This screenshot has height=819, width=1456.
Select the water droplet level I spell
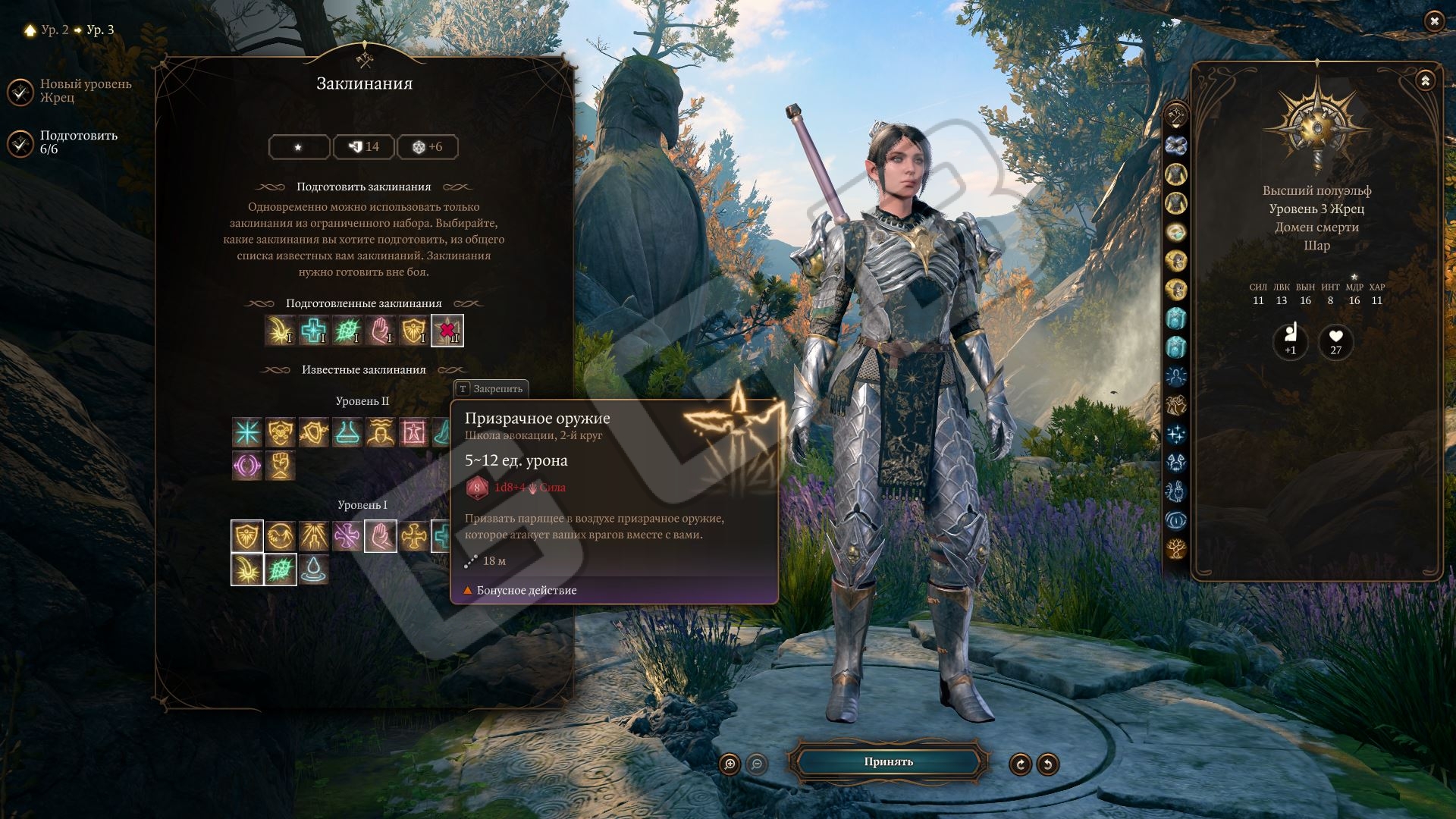pos(314,570)
